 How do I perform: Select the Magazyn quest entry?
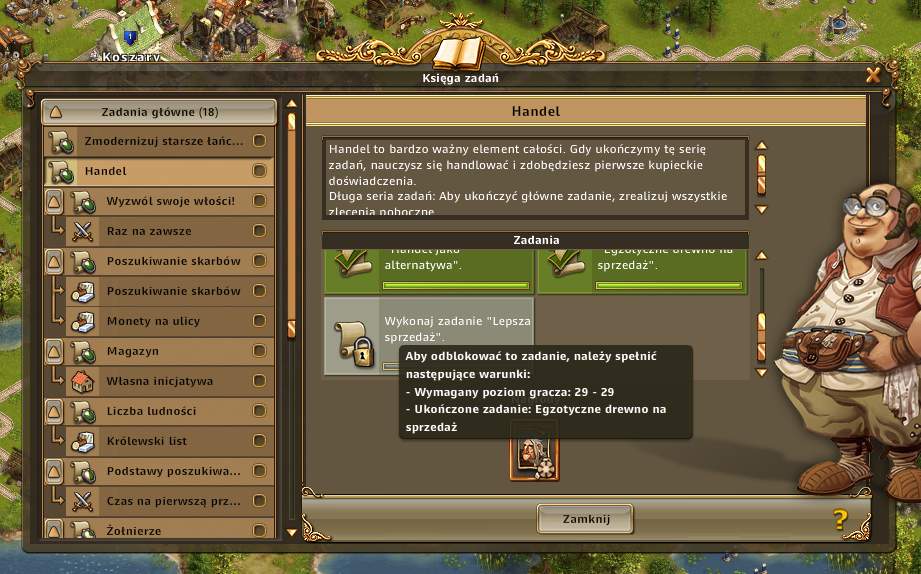pyautogui.click(x=170, y=351)
